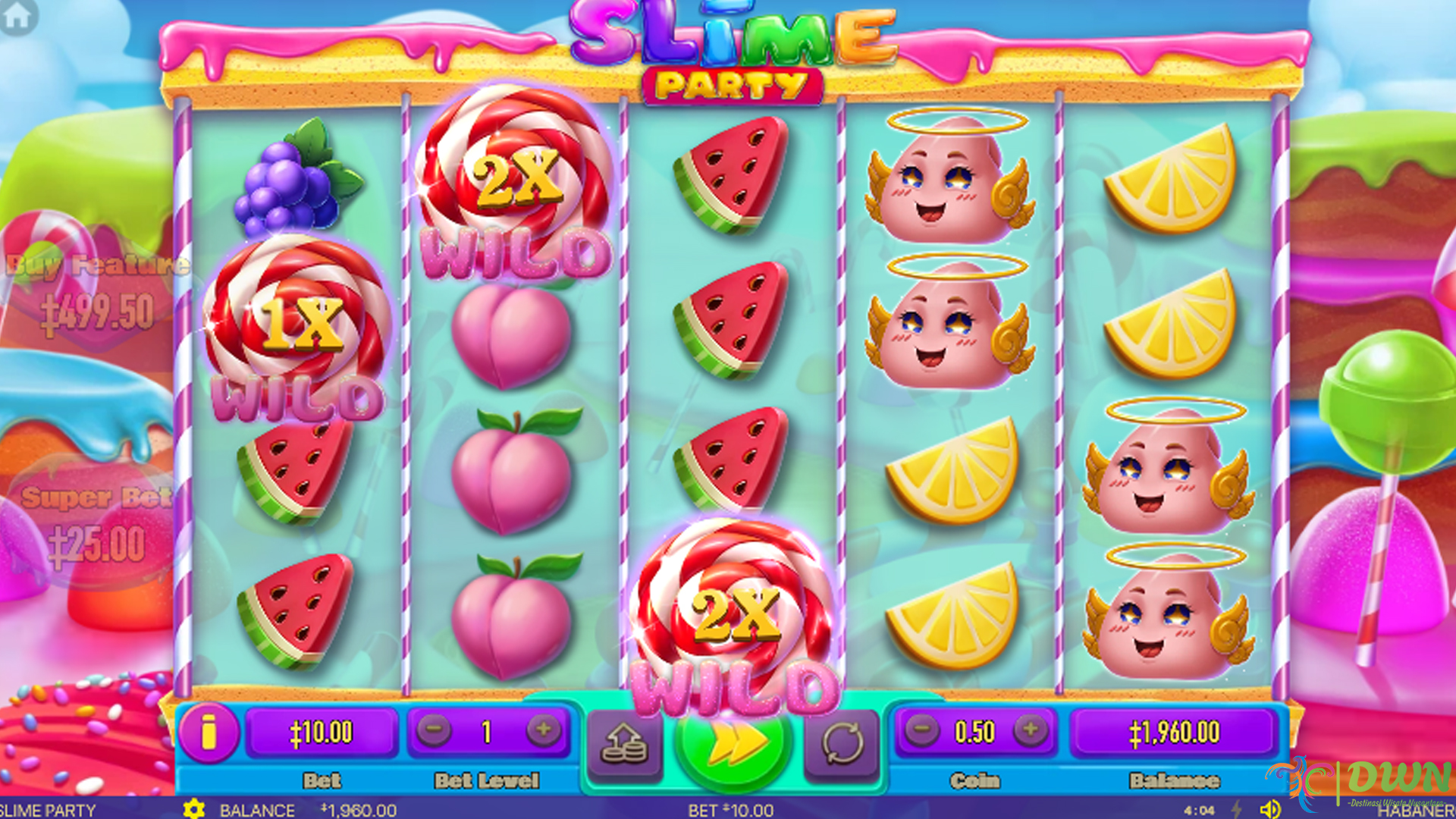Open the yellow info paytable button
Image resolution: width=1456 pixels, height=819 pixels.
coord(209,733)
